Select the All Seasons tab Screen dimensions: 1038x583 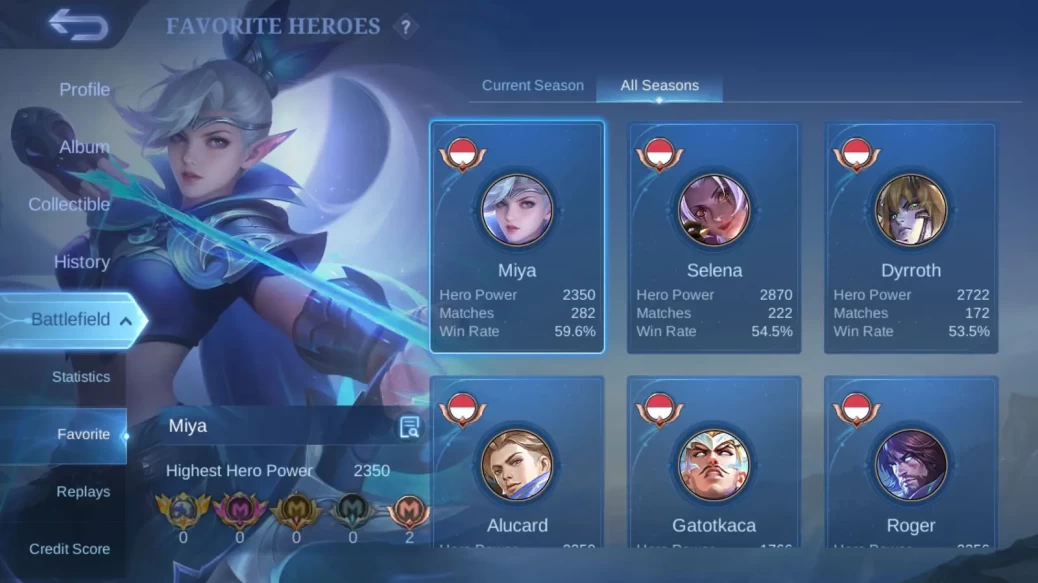pyautogui.click(x=659, y=85)
